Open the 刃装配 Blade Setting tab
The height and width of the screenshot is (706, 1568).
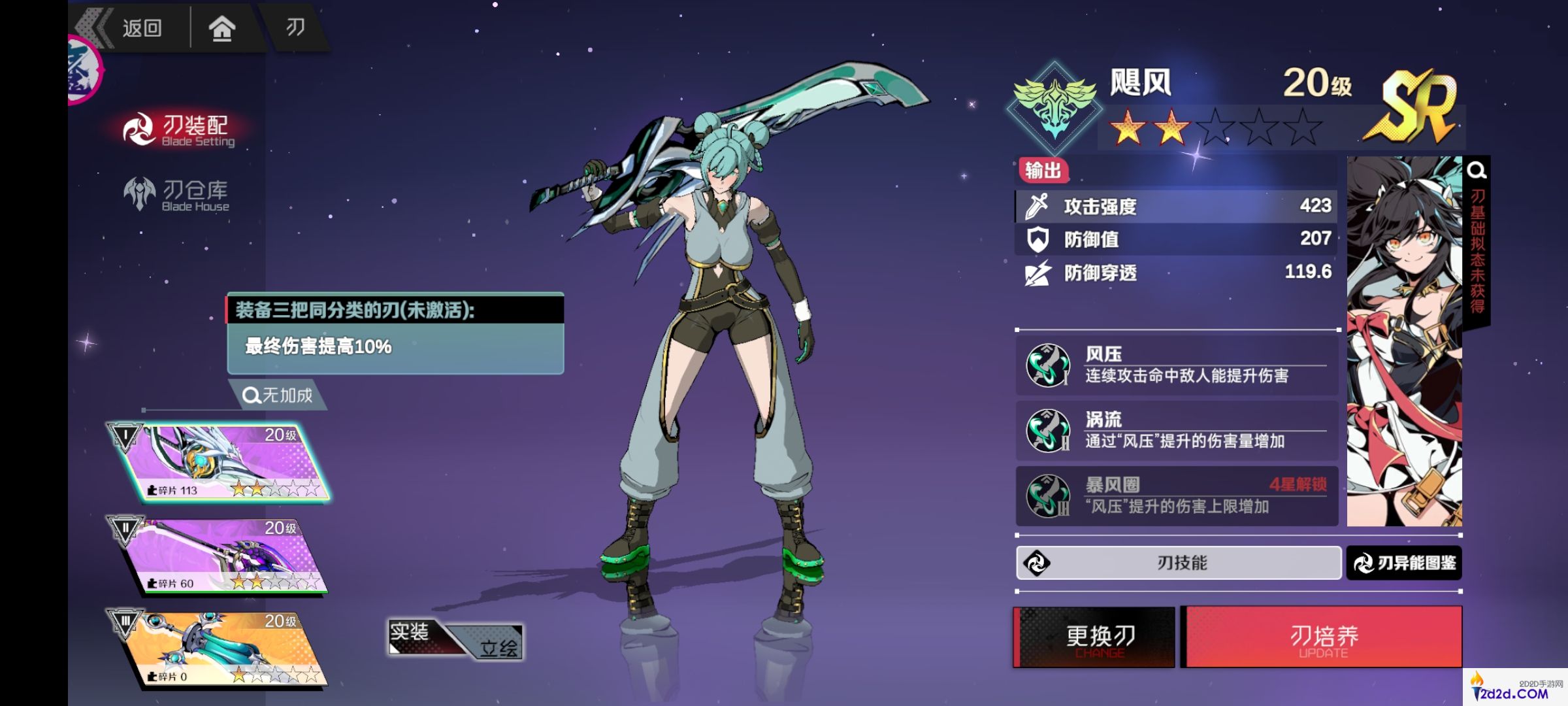pyautogui.click(x=180, y=129)
